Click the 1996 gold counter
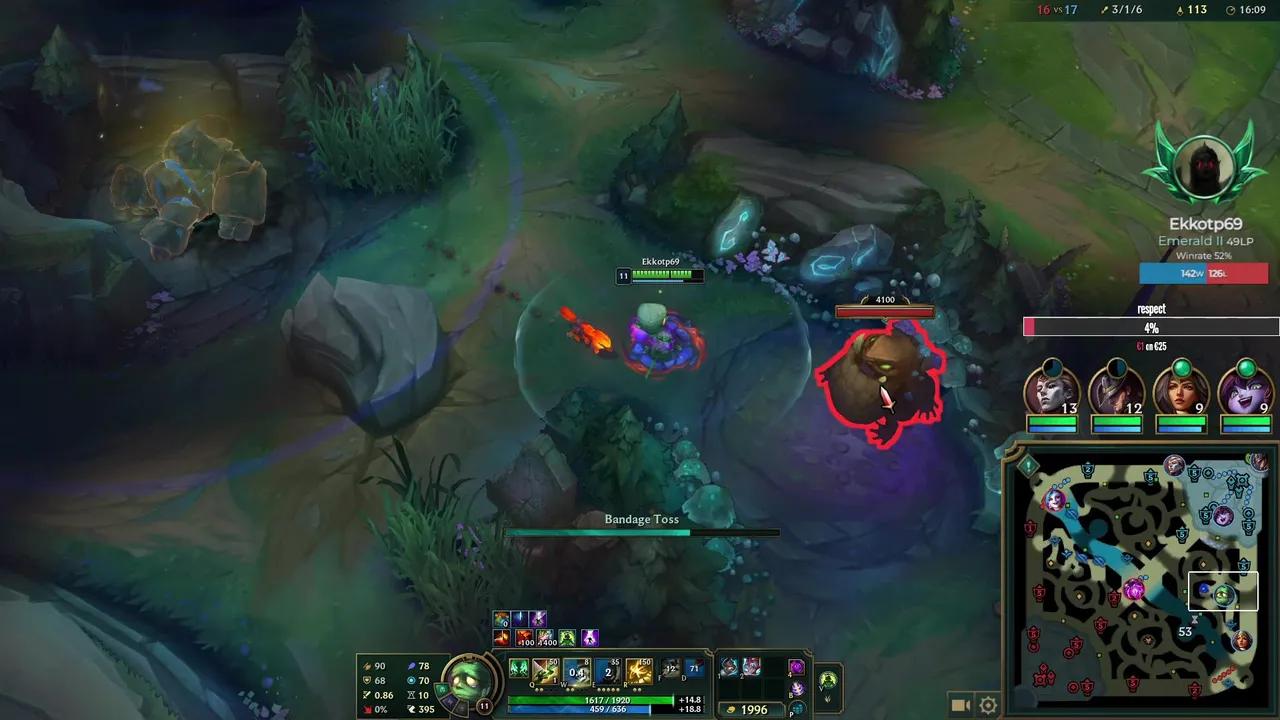Screen dimensions: 1280x720 (754, 708)
